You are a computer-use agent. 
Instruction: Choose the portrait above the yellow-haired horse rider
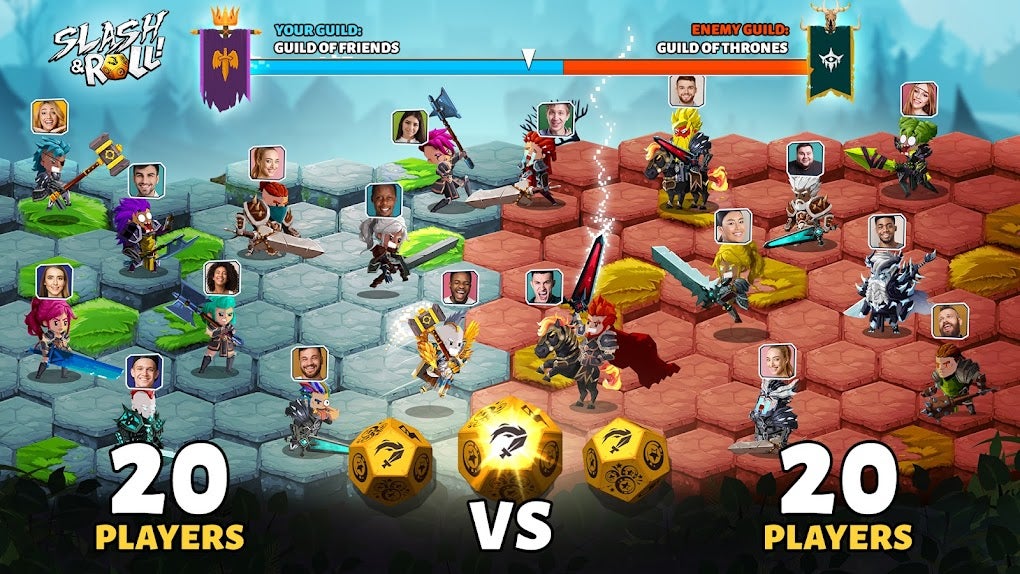pyautogui.click(x=687, y=91)
